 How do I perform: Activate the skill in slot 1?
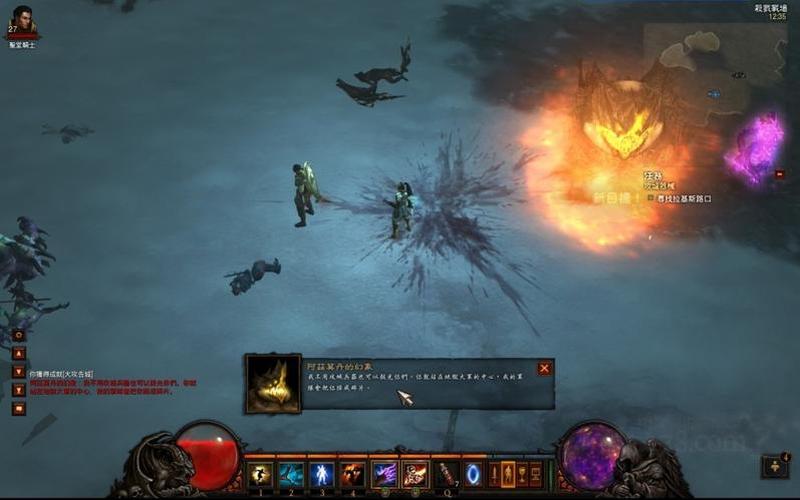pos(261,474)
